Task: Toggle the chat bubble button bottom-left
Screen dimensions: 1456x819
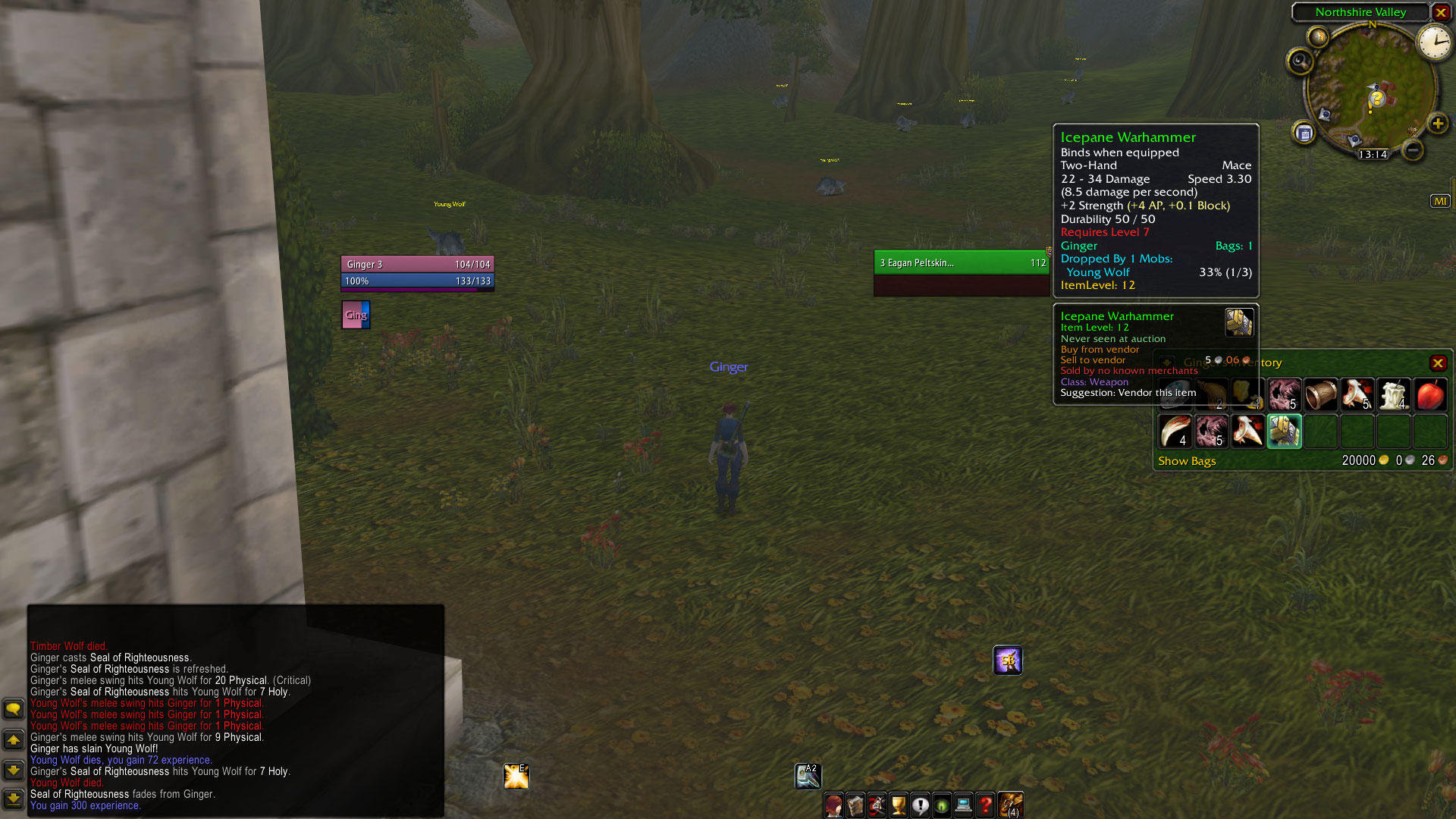Action: tap(14, 708)
